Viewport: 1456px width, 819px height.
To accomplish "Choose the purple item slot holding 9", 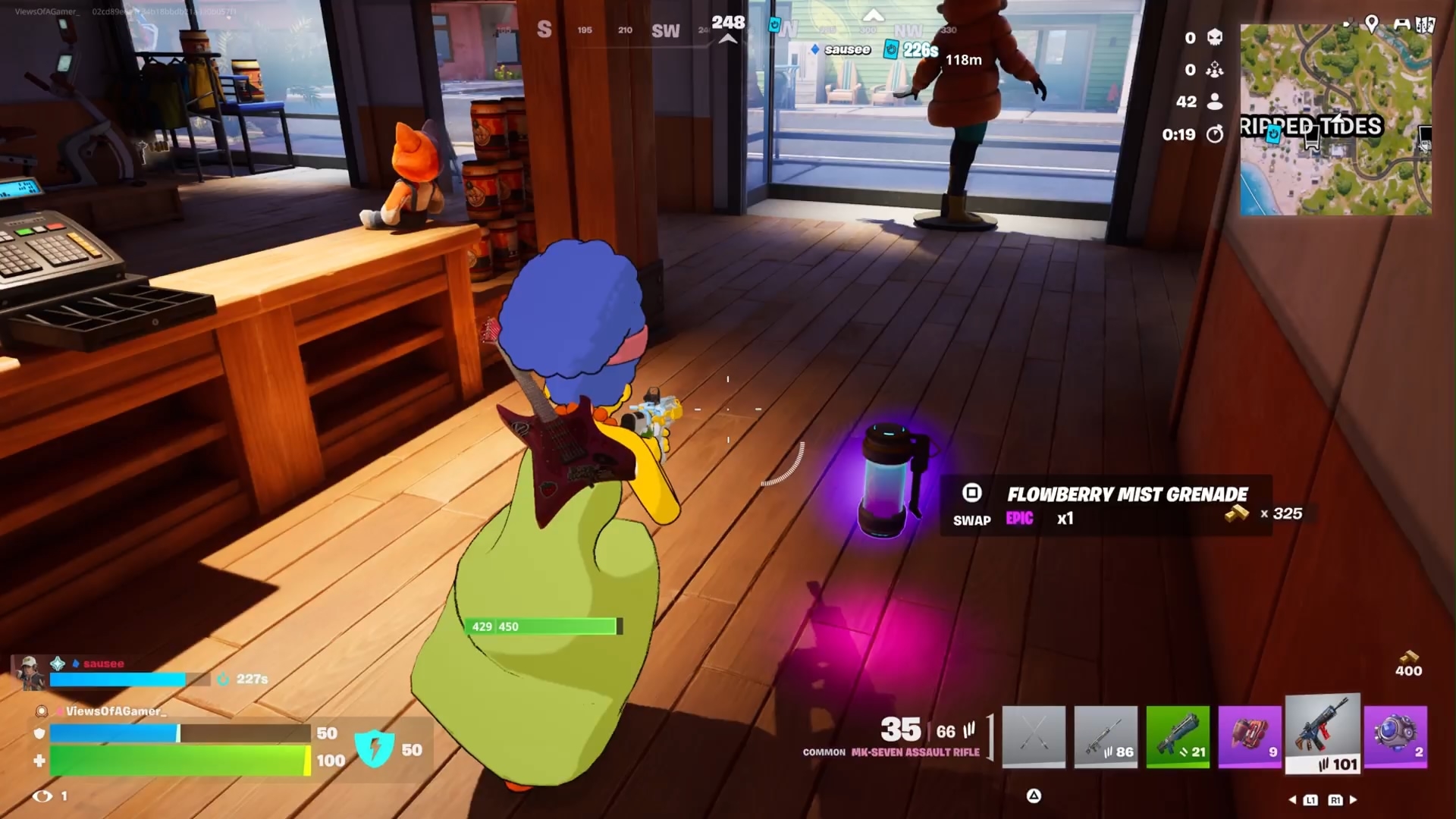I will click(1250, 736).
